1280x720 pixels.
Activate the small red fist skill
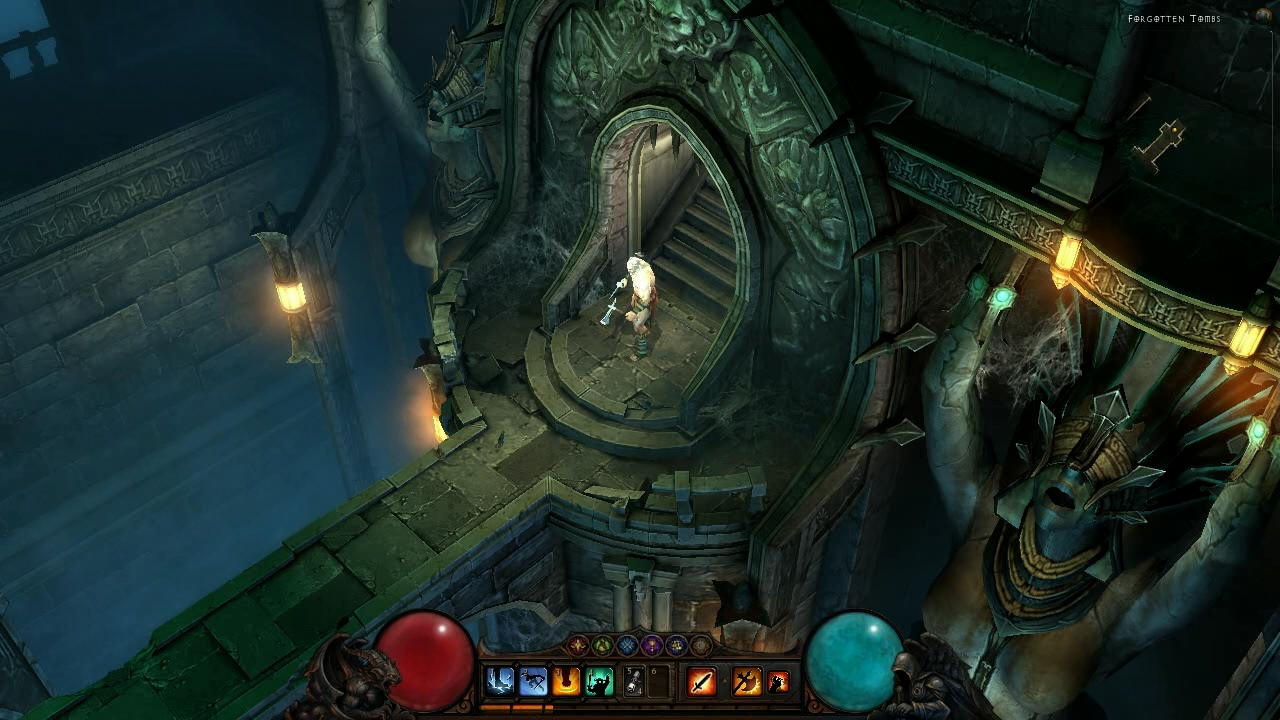(778, 682)
